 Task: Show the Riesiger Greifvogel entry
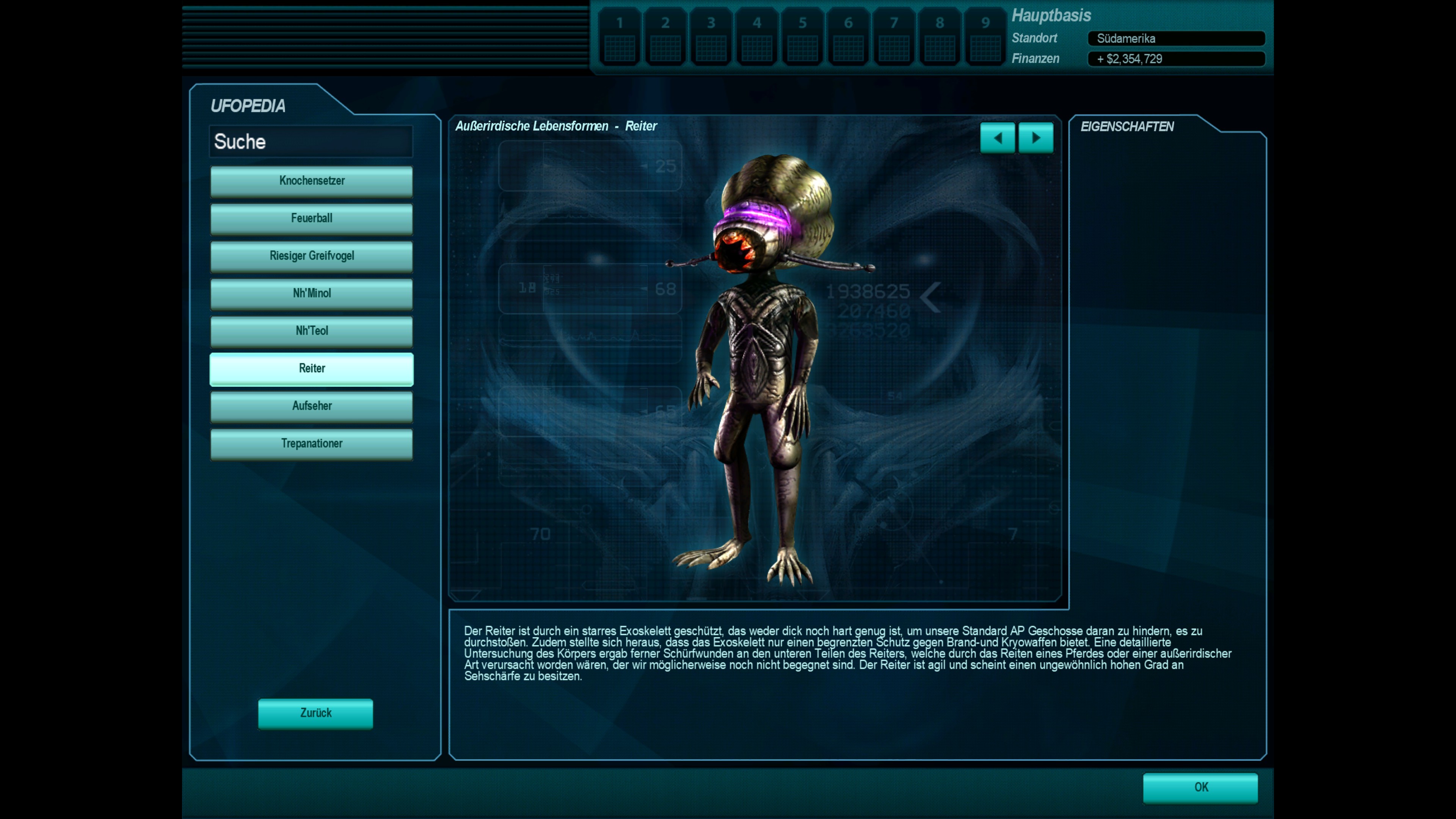pos(311,256)
